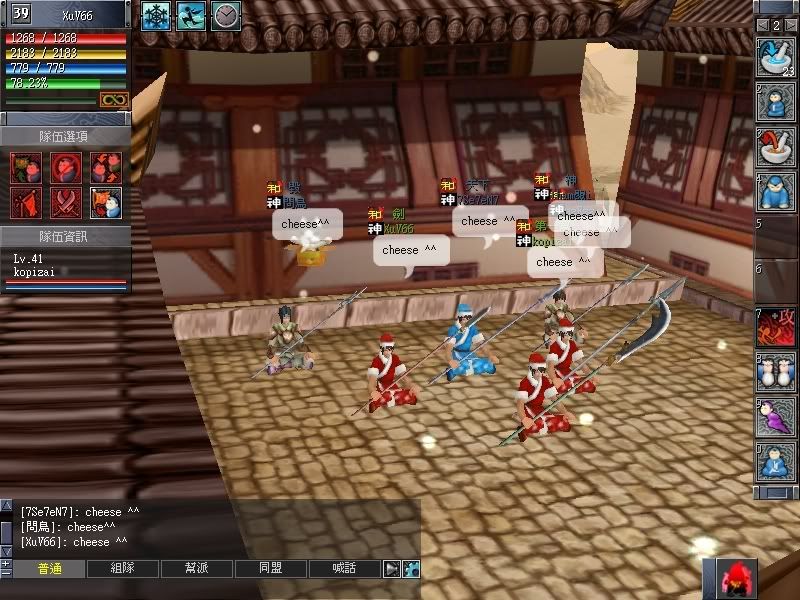Select the red flag party option
This screenshot has width=800, height=600.
tap(26, 203)
